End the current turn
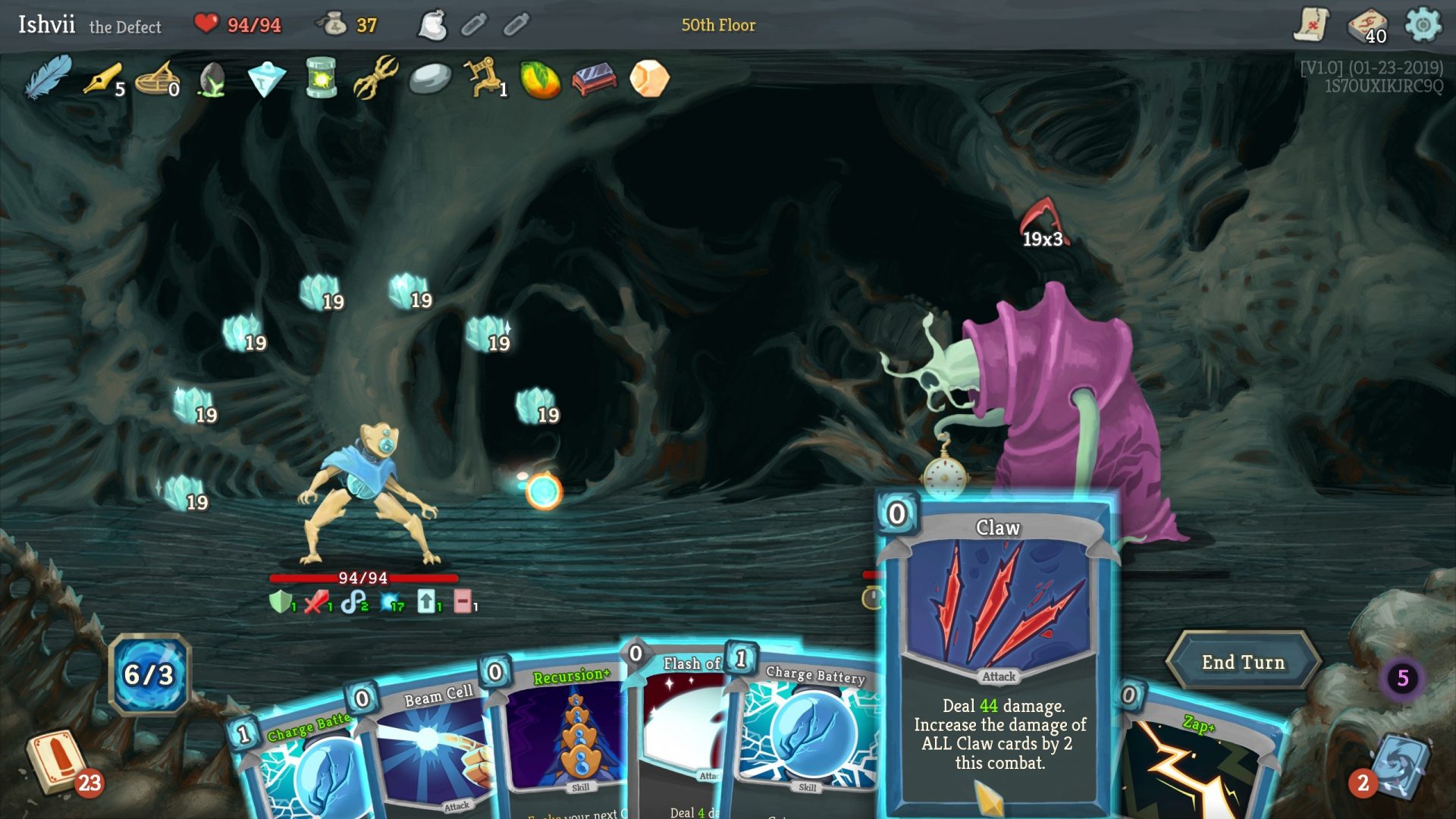Screen dimensions: 1456x819 coord(1243,662)
